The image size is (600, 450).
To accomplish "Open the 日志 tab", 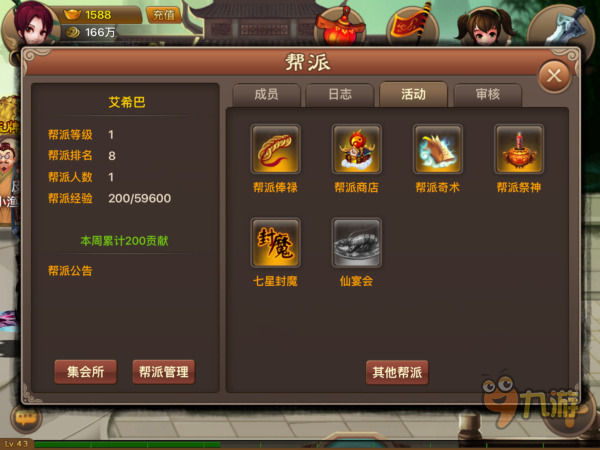I will [339, 95].
